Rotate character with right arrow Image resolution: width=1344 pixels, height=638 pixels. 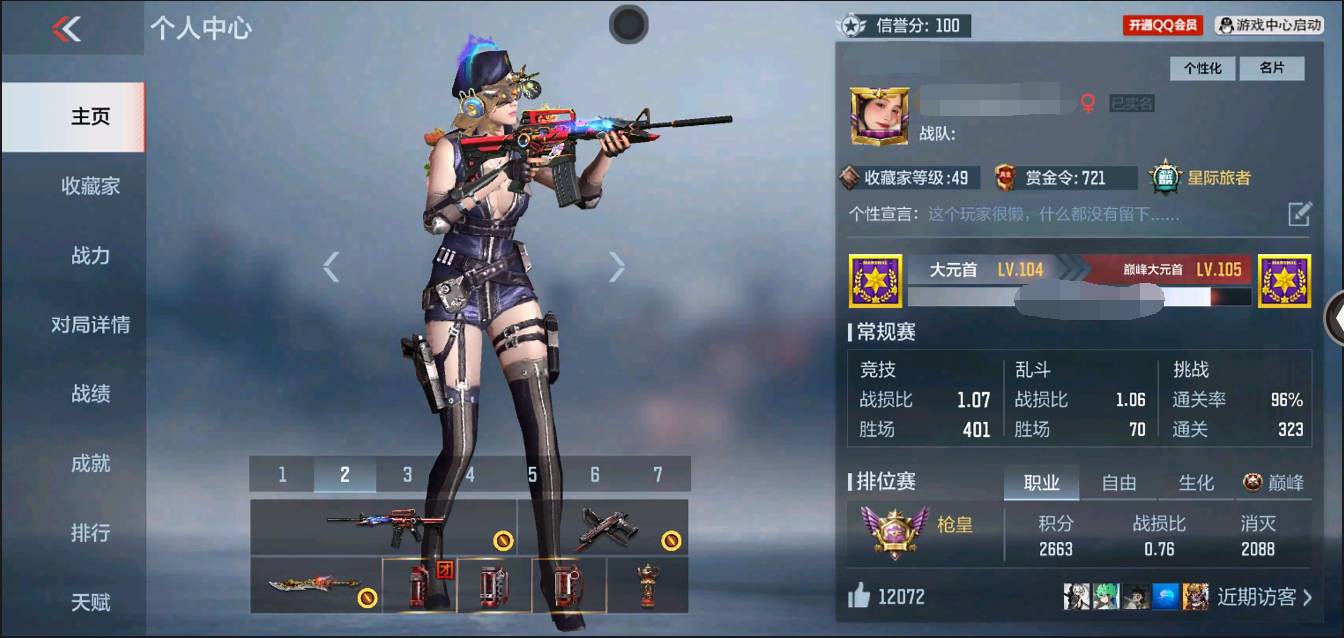[617, 267]
